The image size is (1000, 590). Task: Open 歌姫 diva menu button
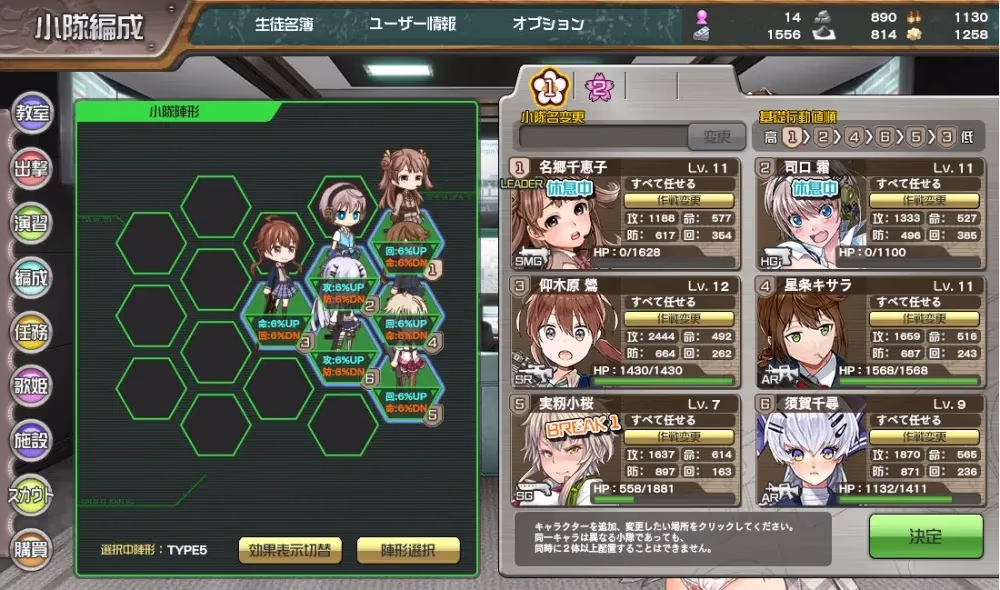click(x=32, y=383)
